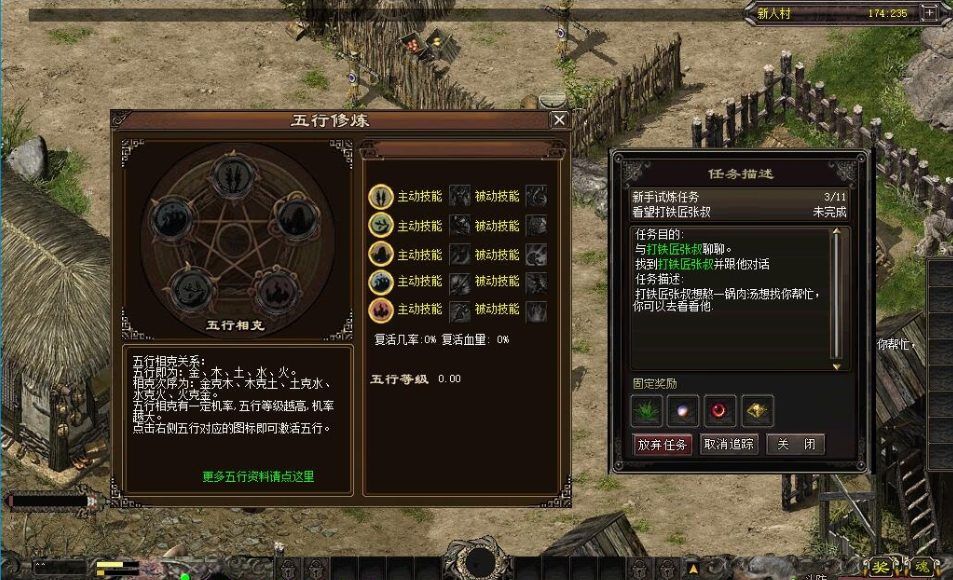The image size is (953, 580).
Task: Click the round orb in the bottom bar
Action: 481,562
